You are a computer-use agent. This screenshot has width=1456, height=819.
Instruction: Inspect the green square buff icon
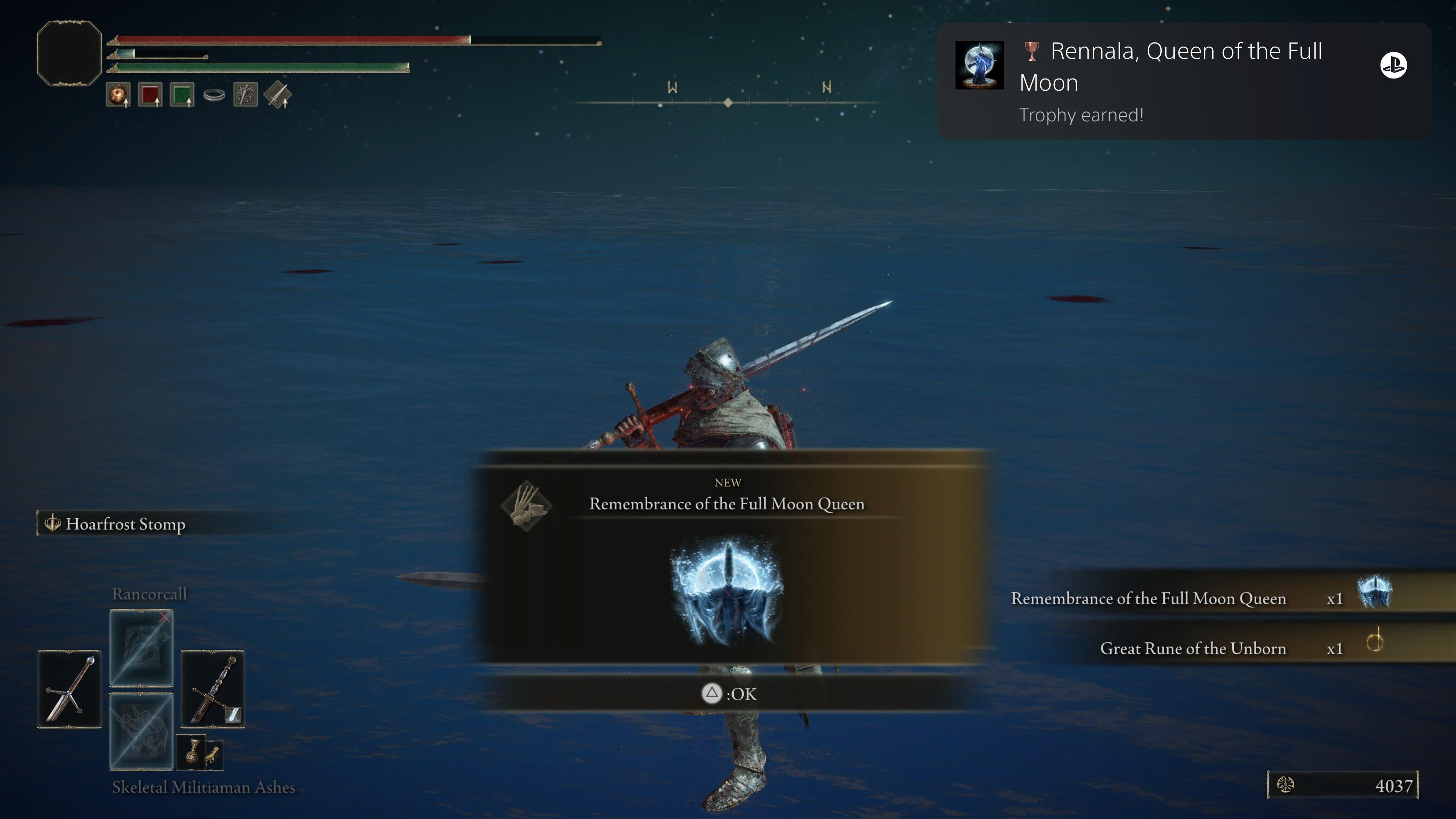coord(182,95)
